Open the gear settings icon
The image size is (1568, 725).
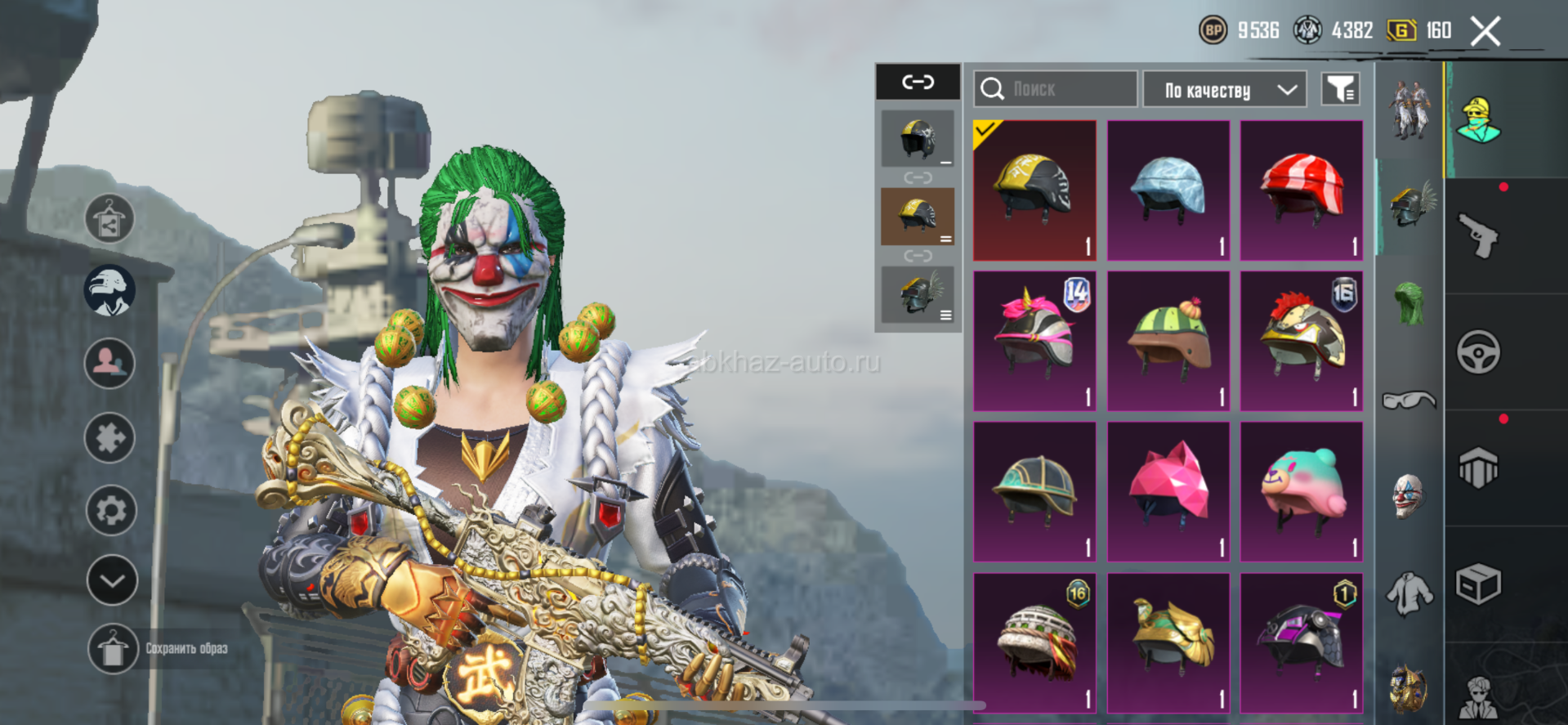(111, 510)
